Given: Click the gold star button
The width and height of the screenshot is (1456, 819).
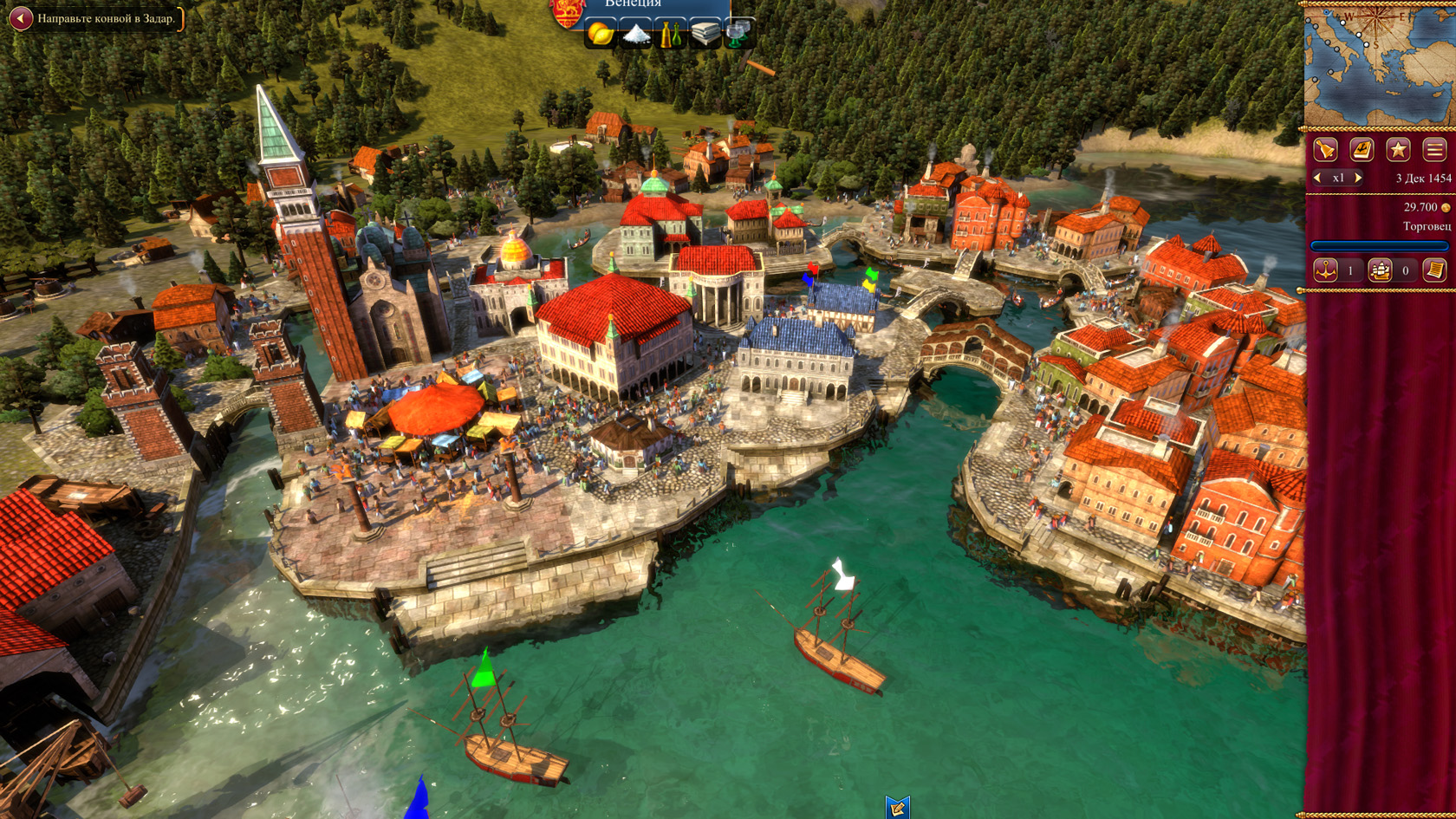Looking at the screenshot, I should 1398,150.
